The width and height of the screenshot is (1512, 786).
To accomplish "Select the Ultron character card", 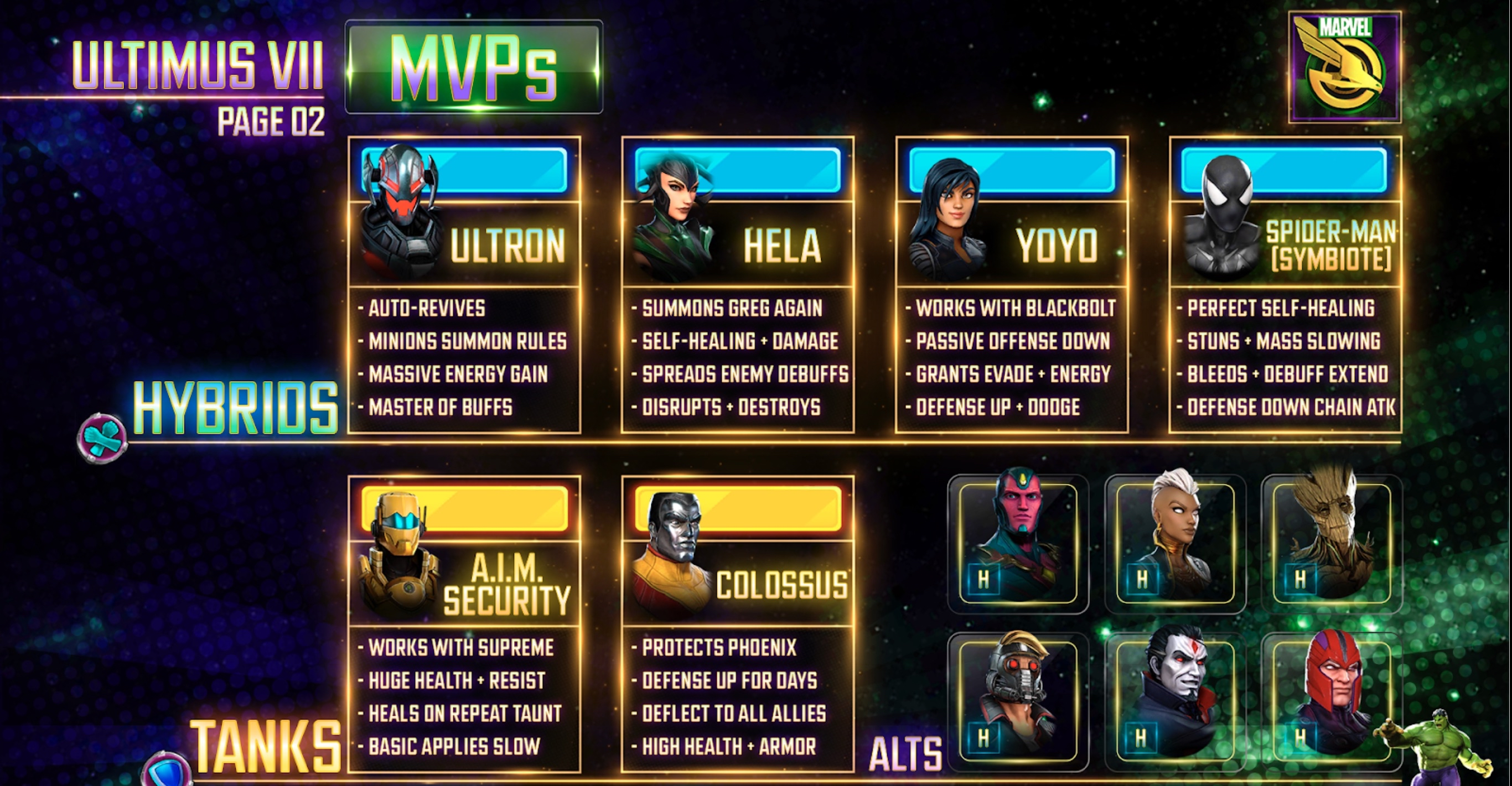I will (x=464, y=284).
